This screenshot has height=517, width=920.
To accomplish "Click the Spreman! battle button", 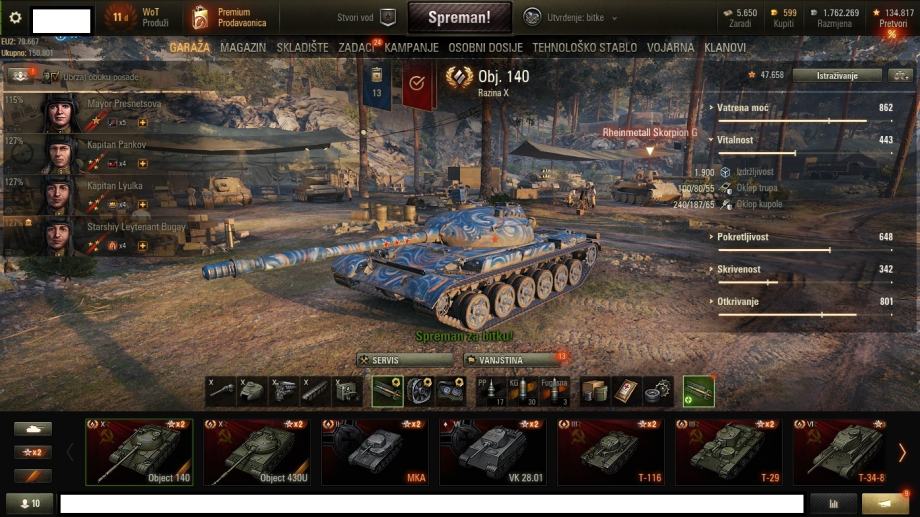I will [459, 17].
